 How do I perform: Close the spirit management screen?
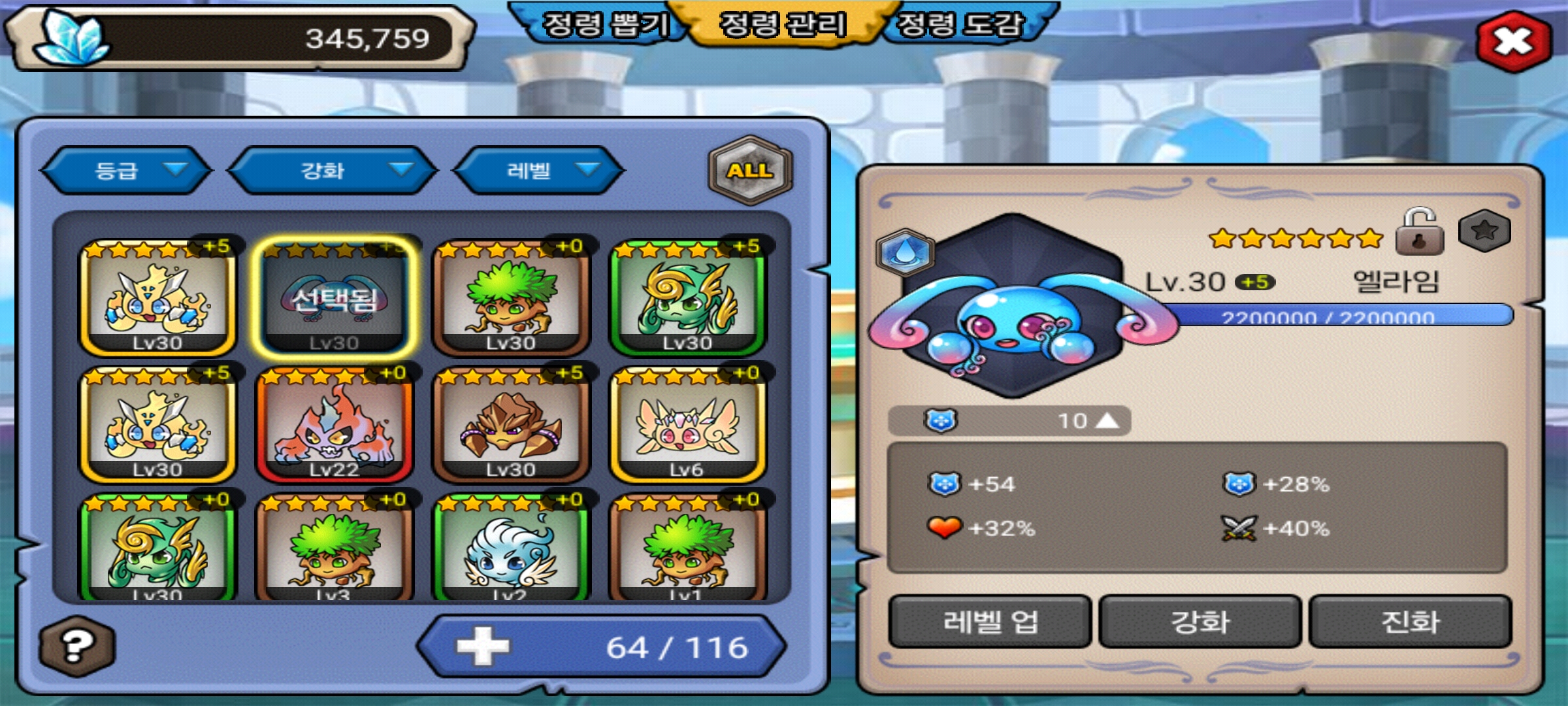(x=1513, y=42)
